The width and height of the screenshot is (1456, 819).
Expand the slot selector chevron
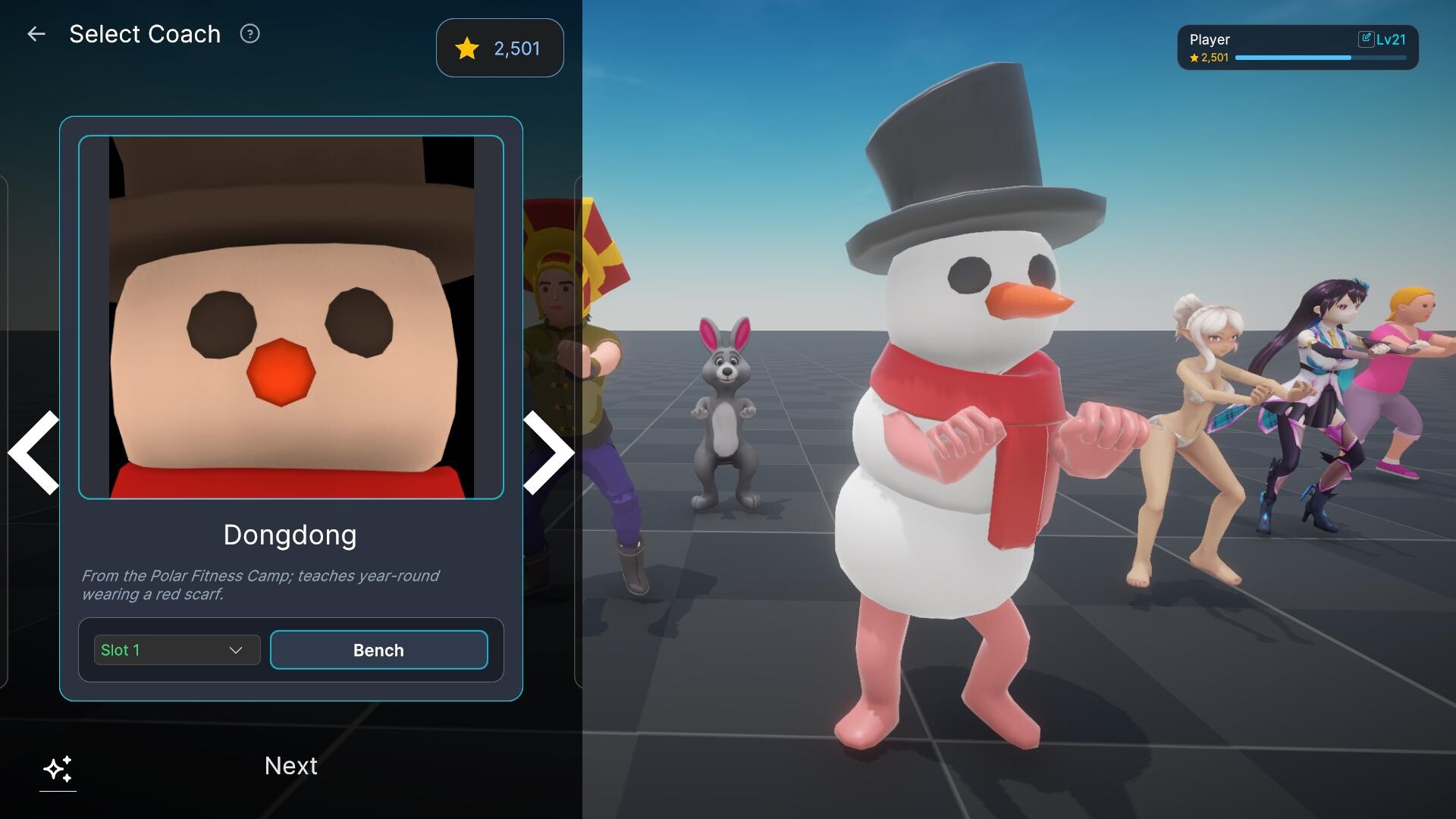[x=237, y=650]
